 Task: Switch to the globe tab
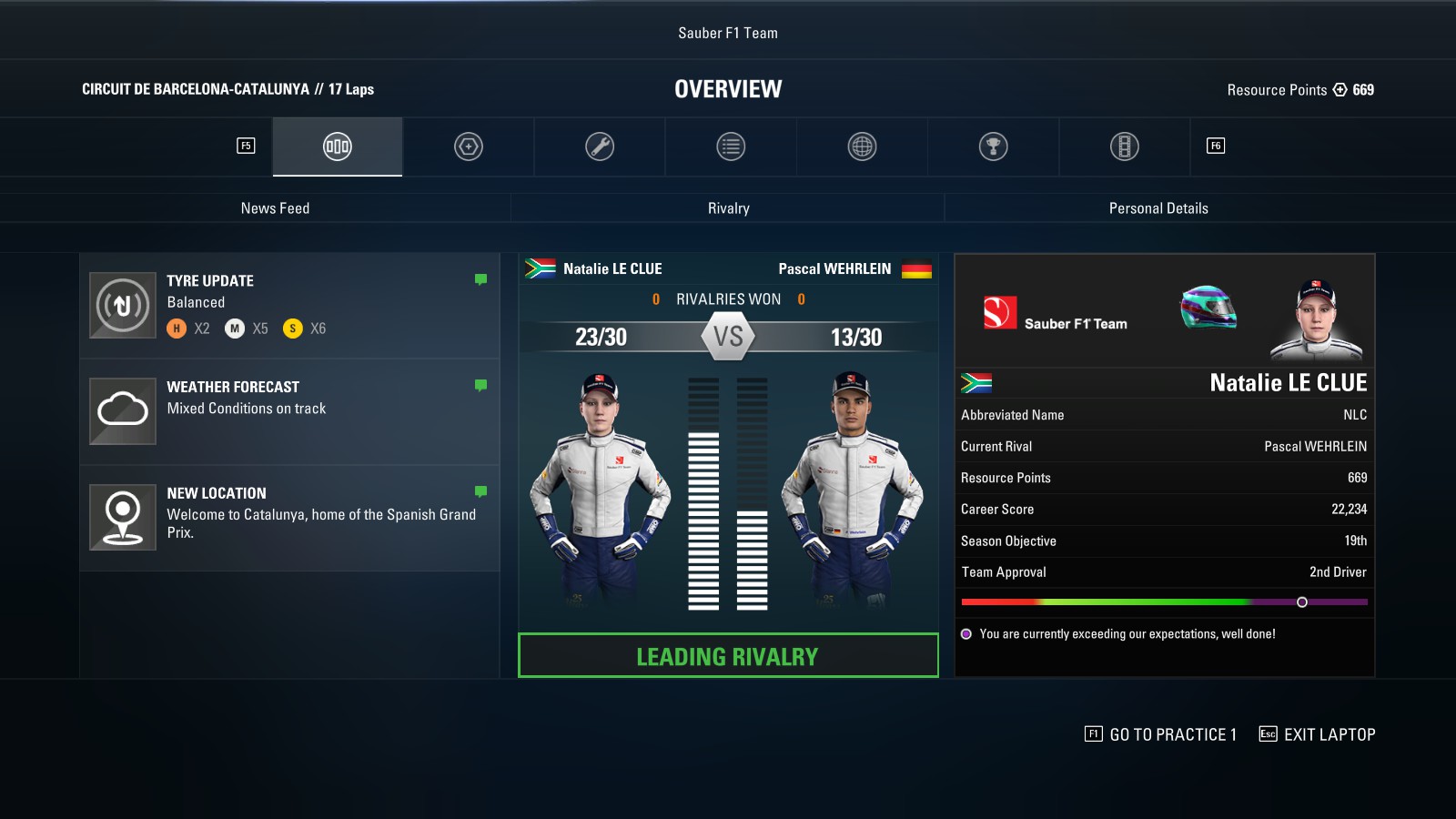click(862, 147)
